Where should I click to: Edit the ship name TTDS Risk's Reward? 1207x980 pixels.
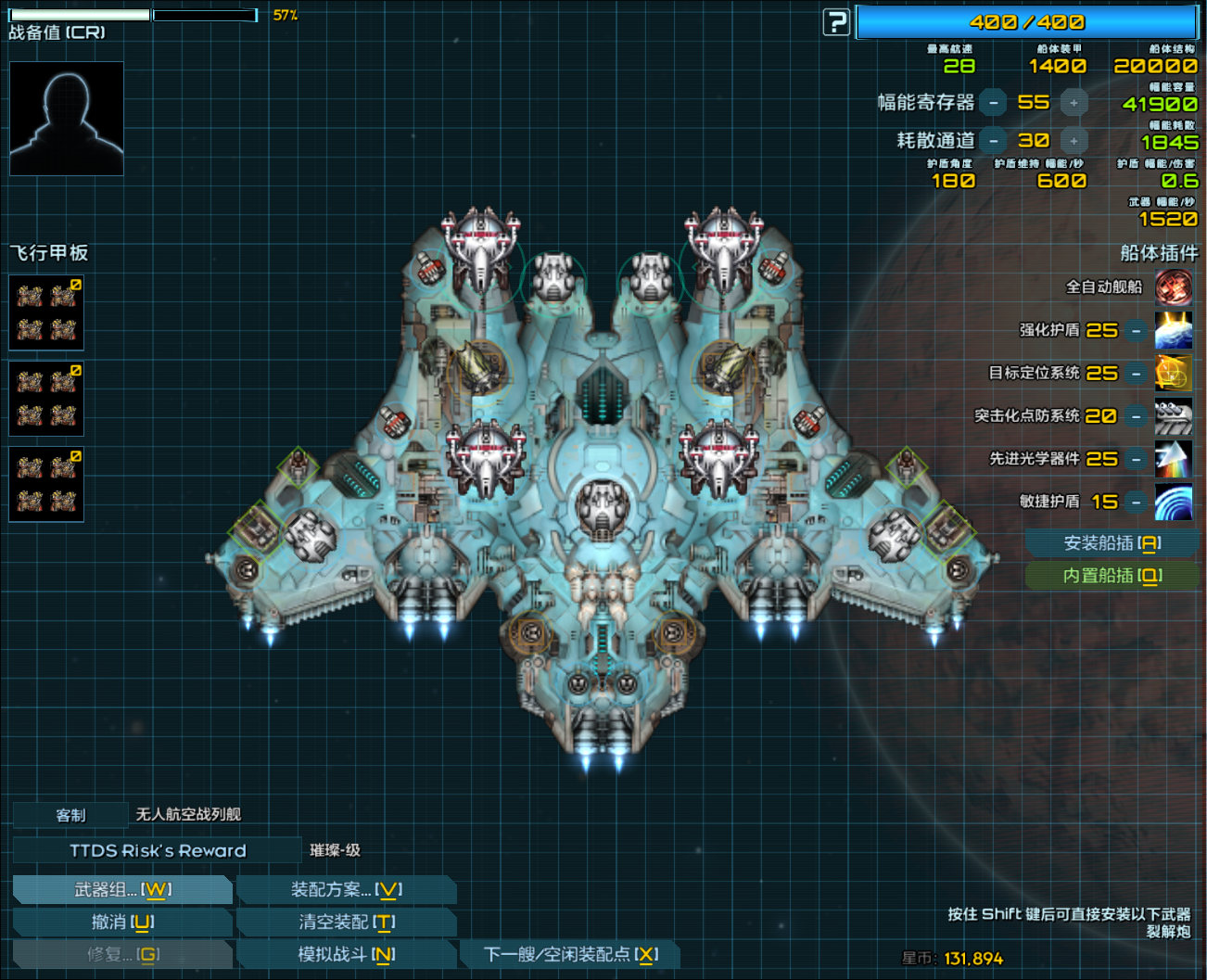tap(158, 850)
